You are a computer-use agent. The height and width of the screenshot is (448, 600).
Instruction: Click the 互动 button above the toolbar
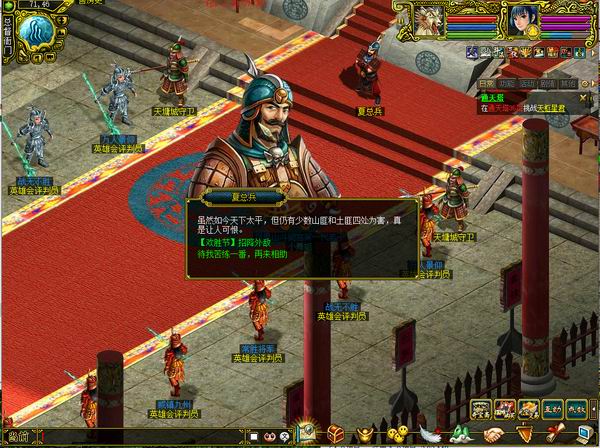point(552,408)
